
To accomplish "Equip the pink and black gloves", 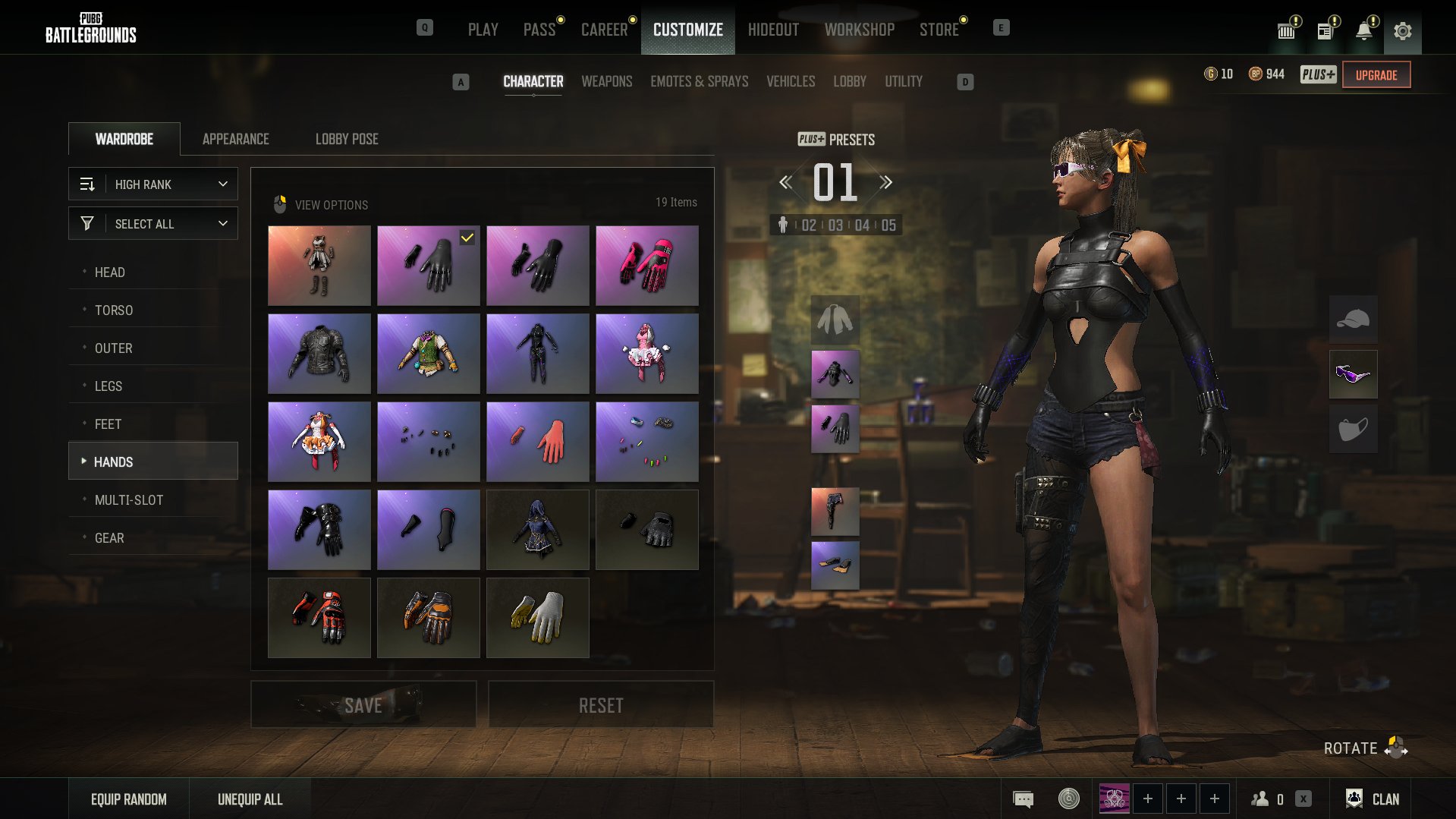I will pos(646,265).
